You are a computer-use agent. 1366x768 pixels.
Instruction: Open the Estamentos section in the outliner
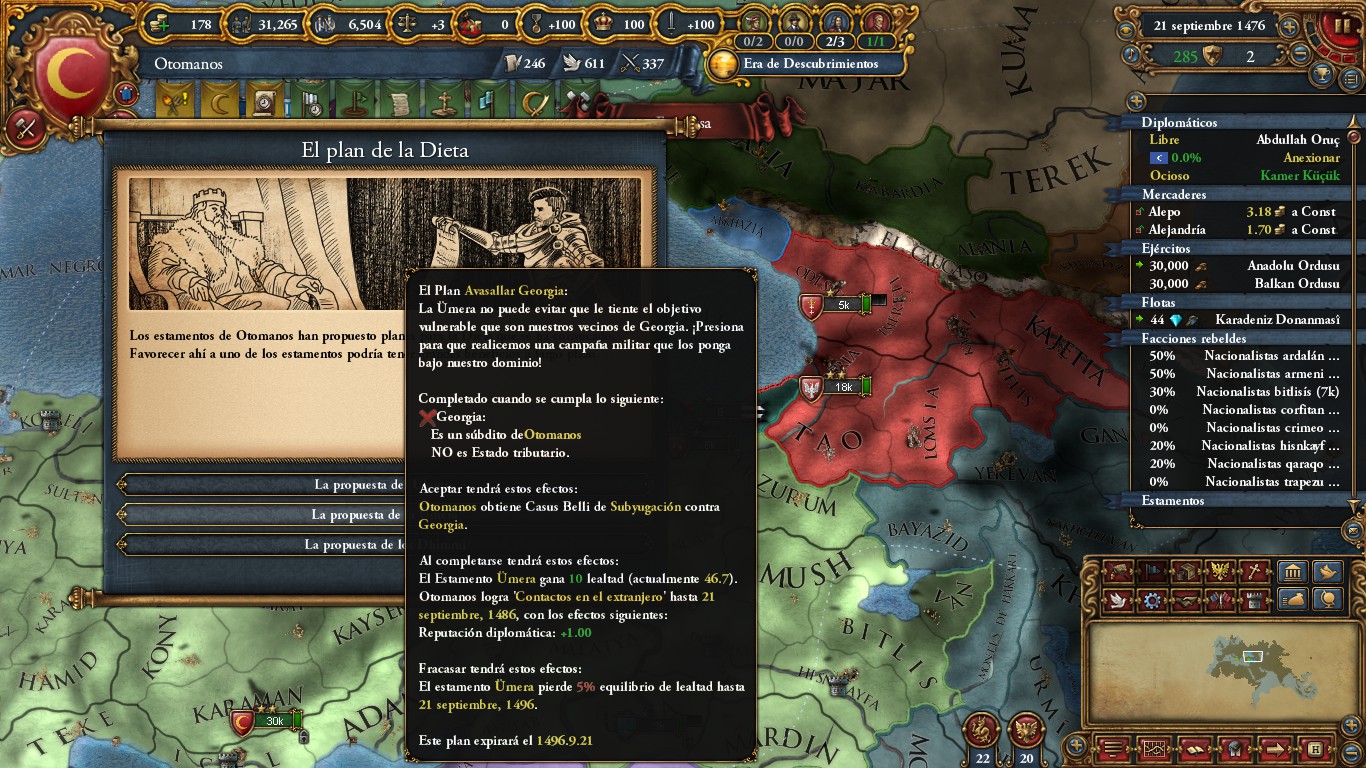1173,501
